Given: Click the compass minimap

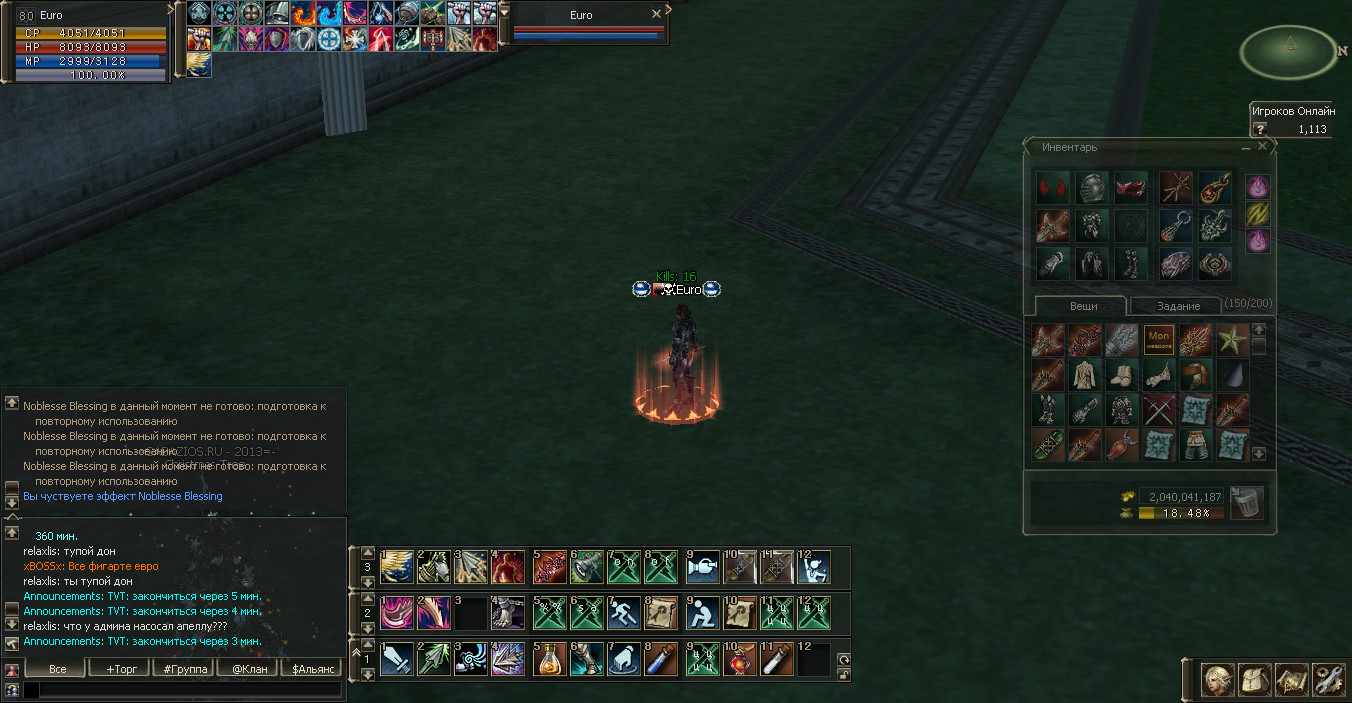Looking at the screenshot, I should (x=1289, y=52).
